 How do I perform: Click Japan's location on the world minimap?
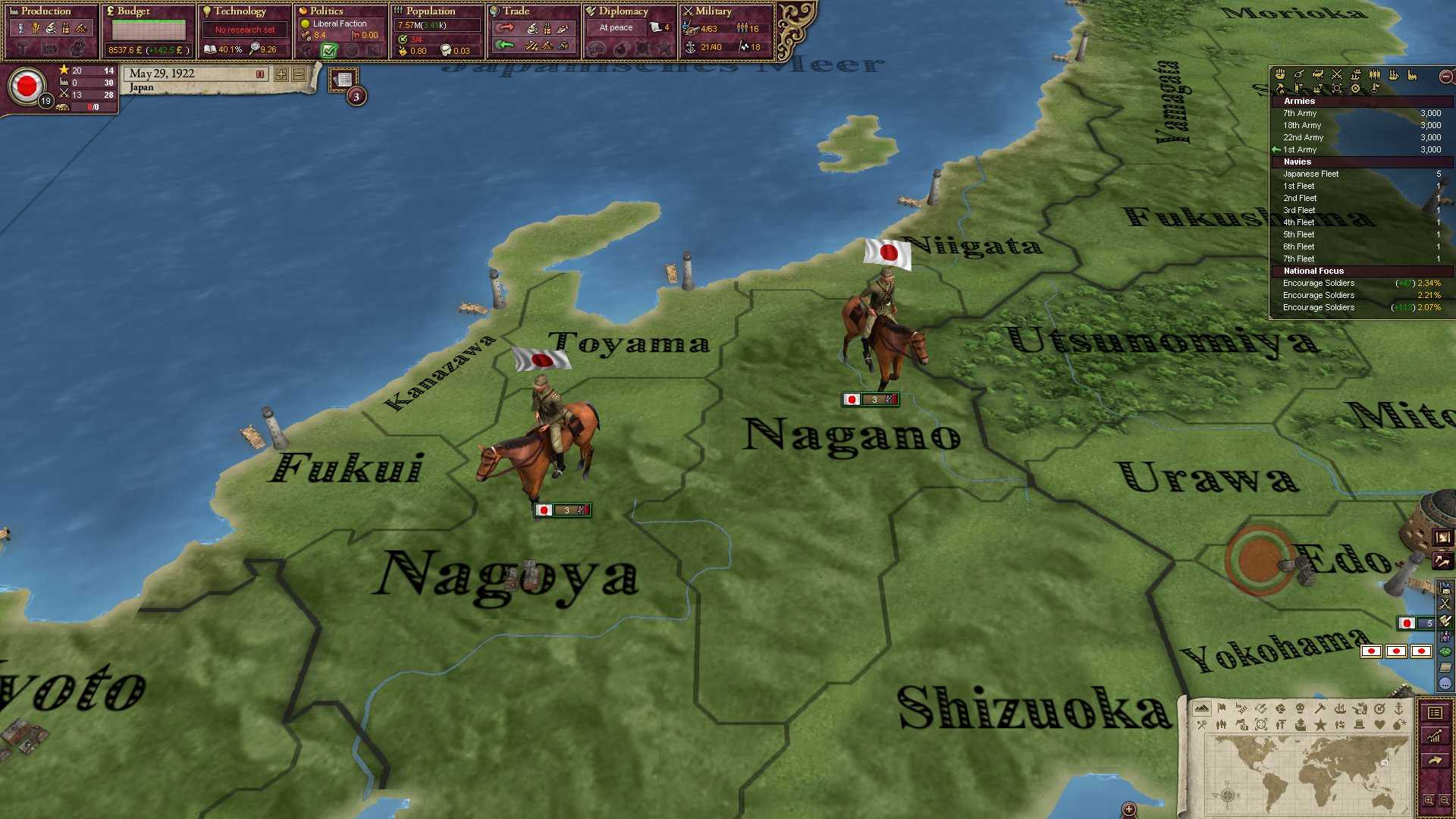coord(1385,763)
